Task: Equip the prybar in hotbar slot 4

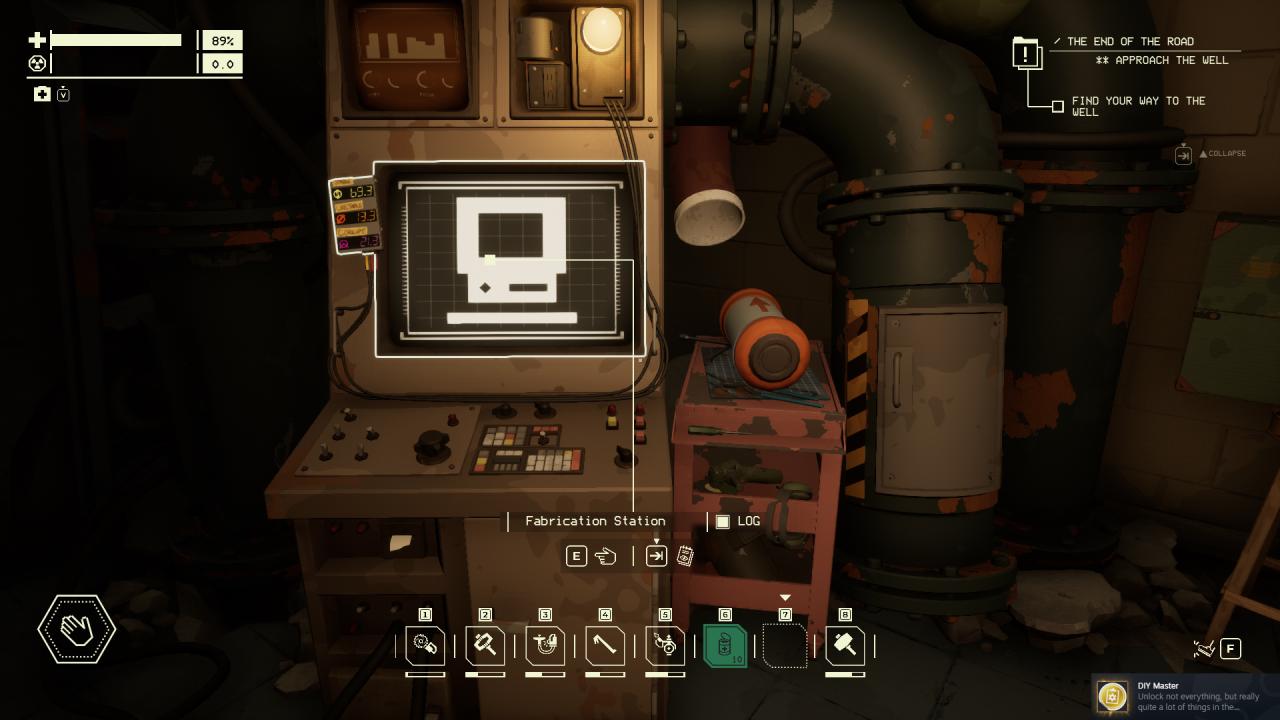Action: pyautogui.click(x=605, y=646)
